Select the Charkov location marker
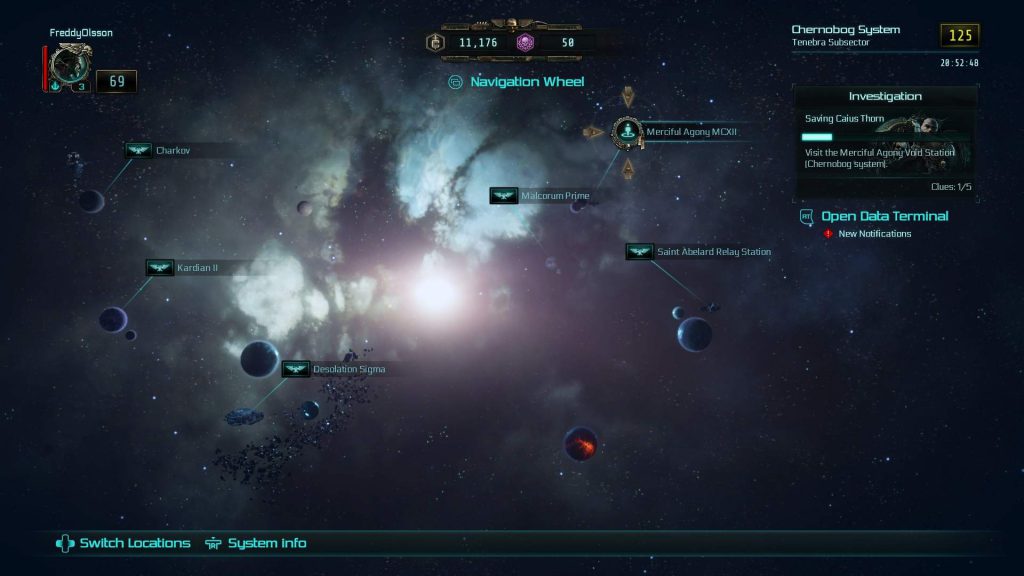The image size is (1024, 576). coord(138,151)
